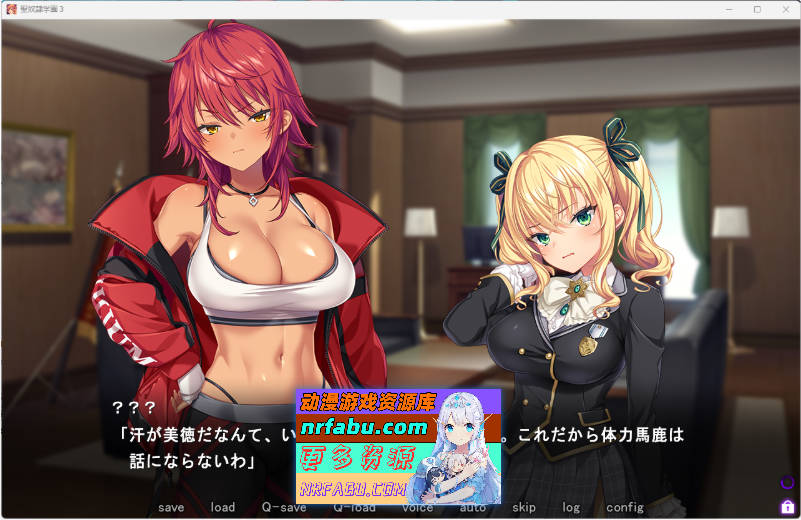Minimize the game window
The width and height of the screenshot is (801, 520).
tap(729, 9)
